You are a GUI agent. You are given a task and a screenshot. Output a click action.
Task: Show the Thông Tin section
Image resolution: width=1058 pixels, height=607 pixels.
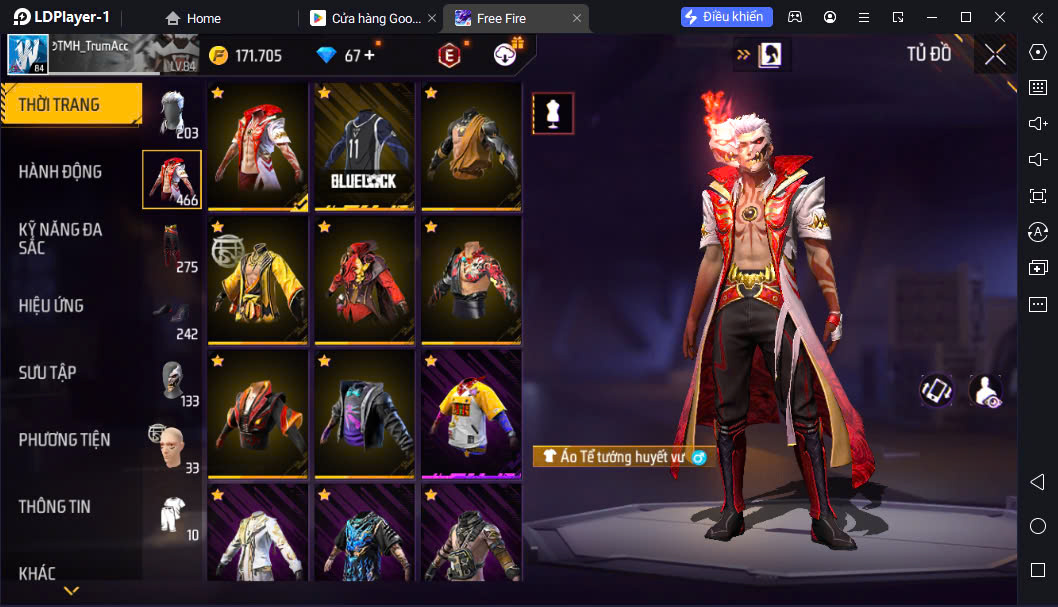(55, 507)
